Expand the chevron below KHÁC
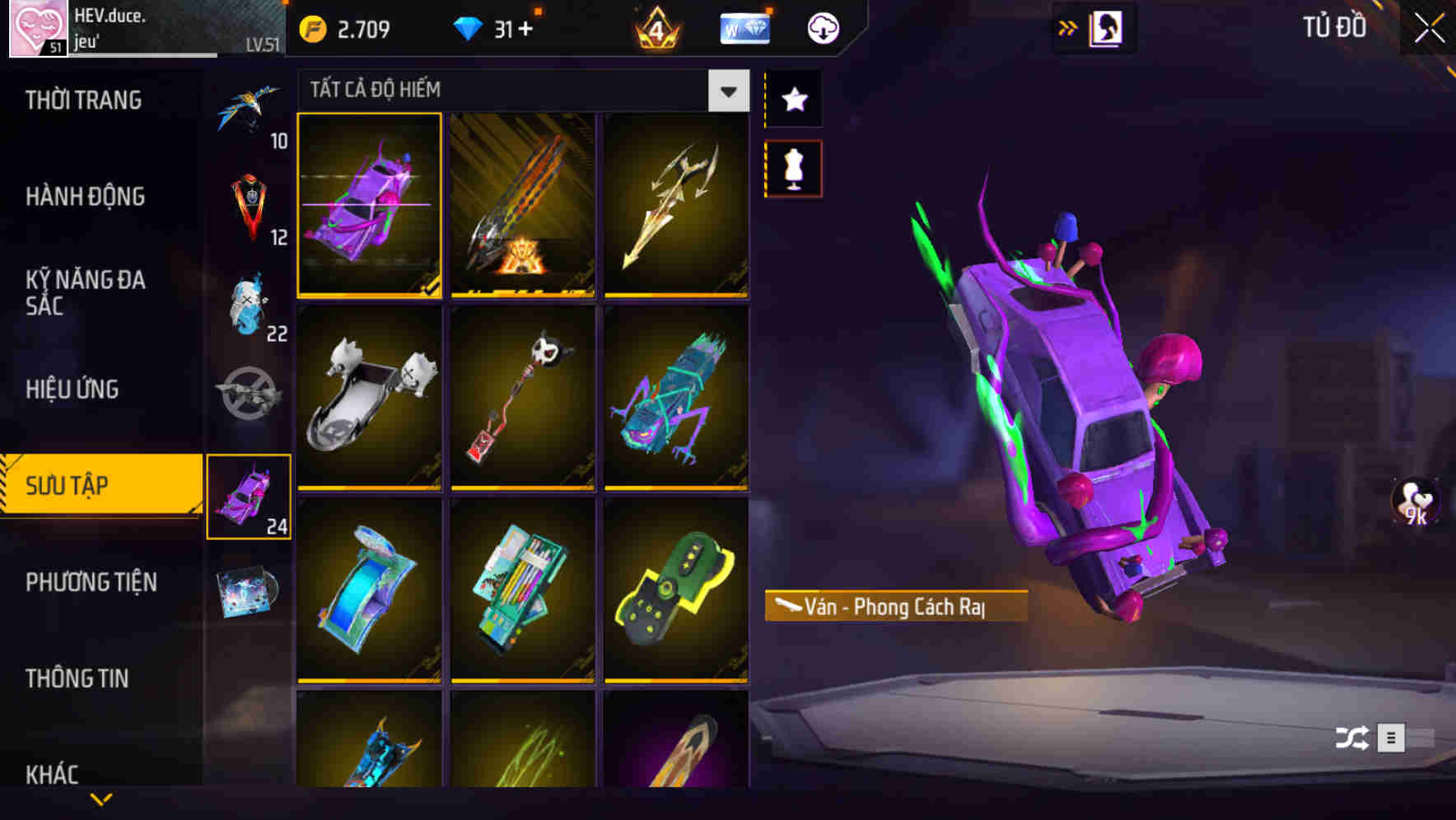Viewport: 1456px width, 820px height. click(101, 800)
